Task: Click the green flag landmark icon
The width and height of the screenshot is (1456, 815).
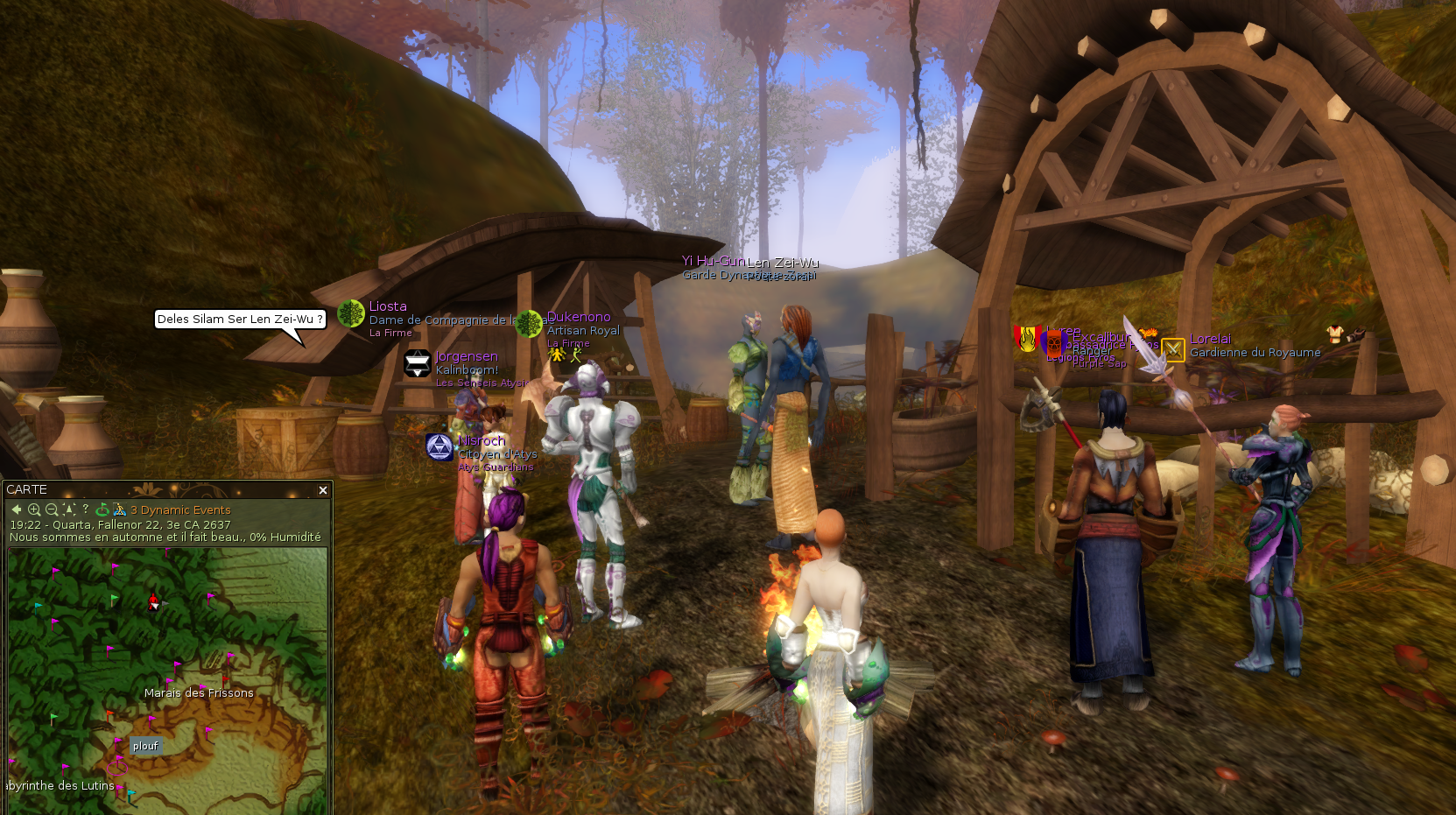Action: coord(102,509)
